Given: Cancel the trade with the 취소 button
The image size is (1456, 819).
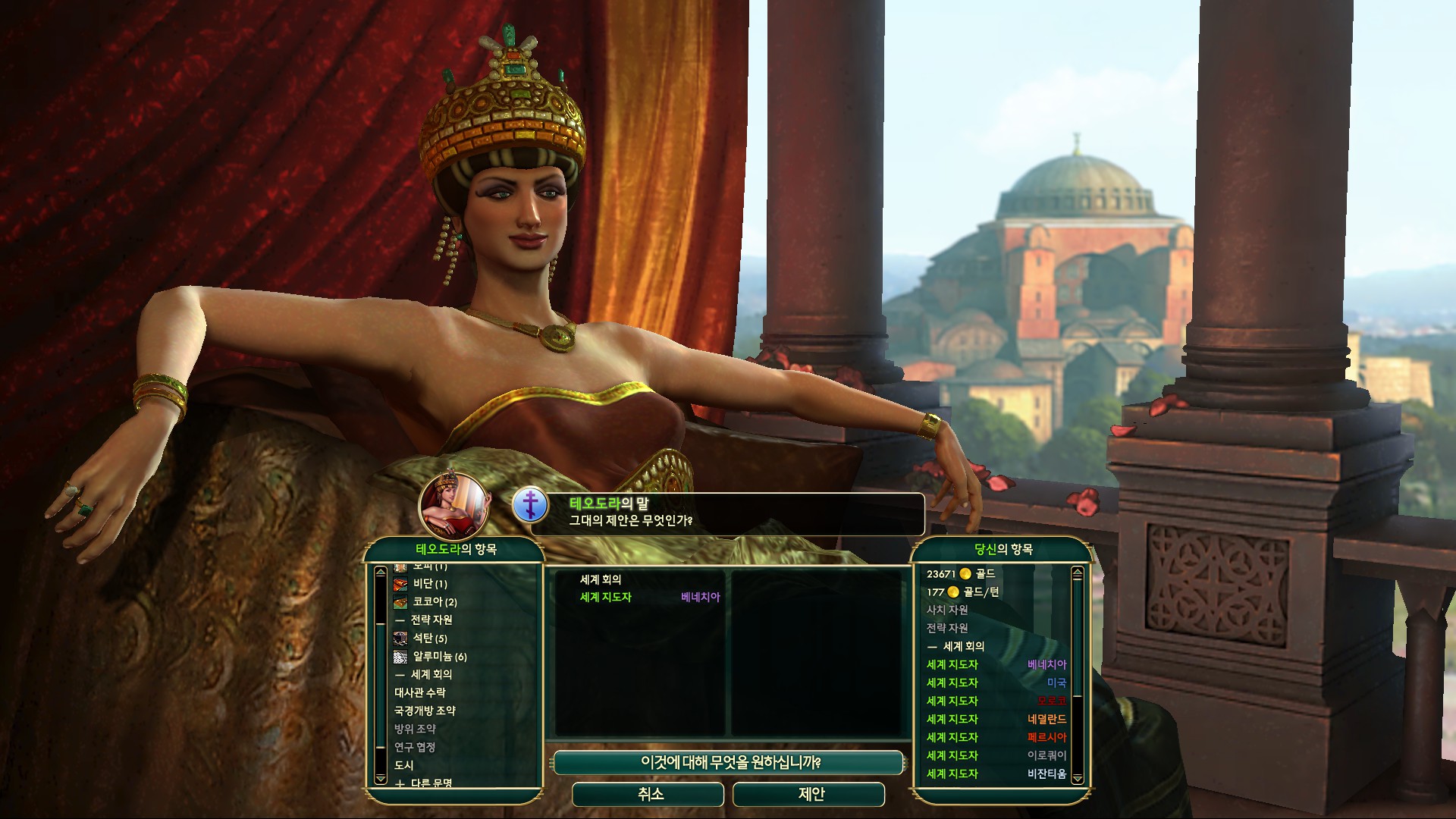Looking at the screenshot, I should point(650,794).
